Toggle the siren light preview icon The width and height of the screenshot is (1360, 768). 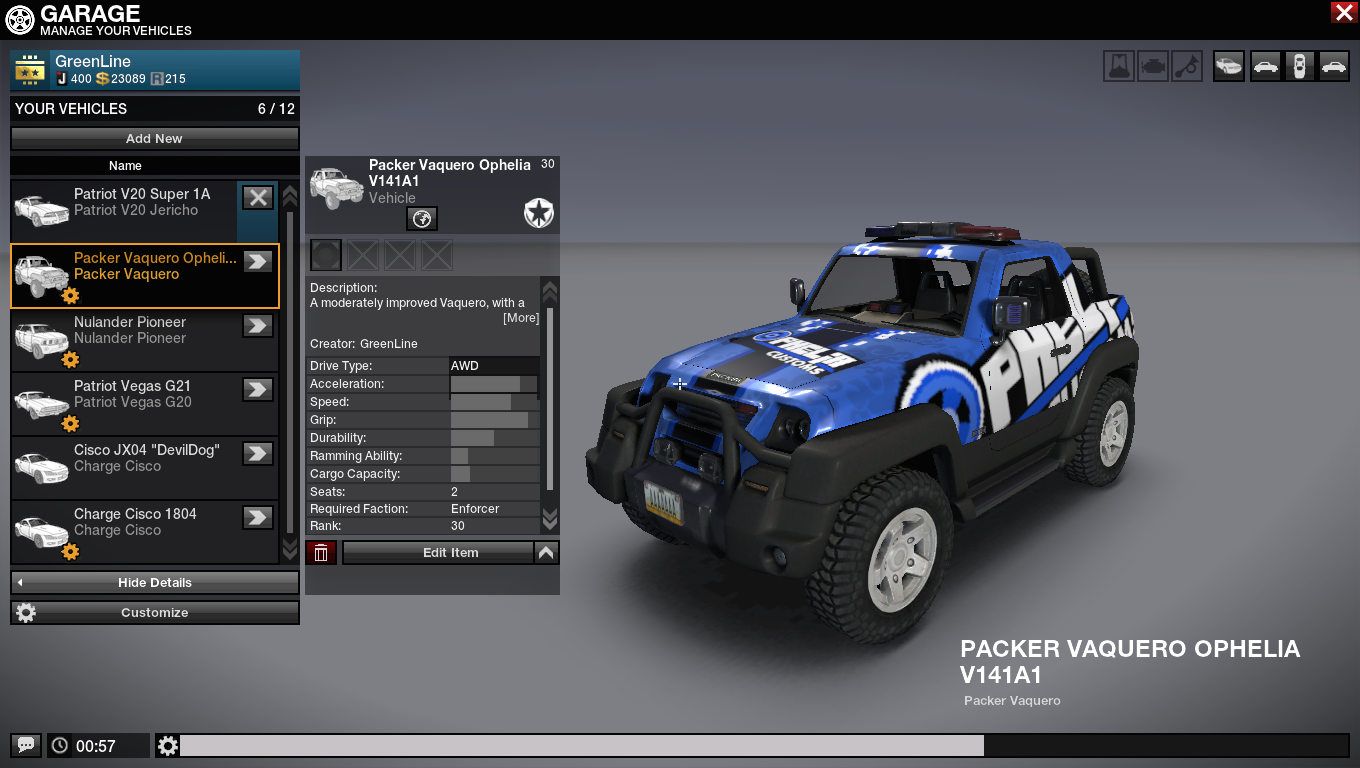1119,66
